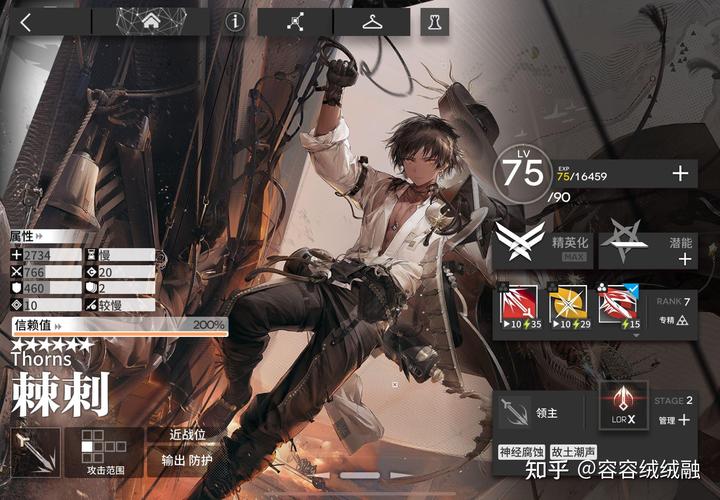This screenshot has width=720, height=500.
Task: Select the first skill icon with 35 SP
Action: pos(518,307)
